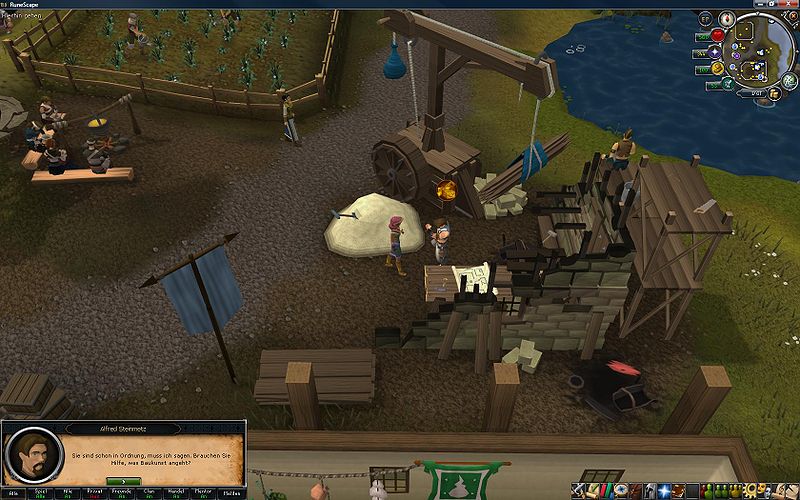This screenshot has width=800, height=500.
Task: Switch to the Alle chat tab
Action: (14, 493)
